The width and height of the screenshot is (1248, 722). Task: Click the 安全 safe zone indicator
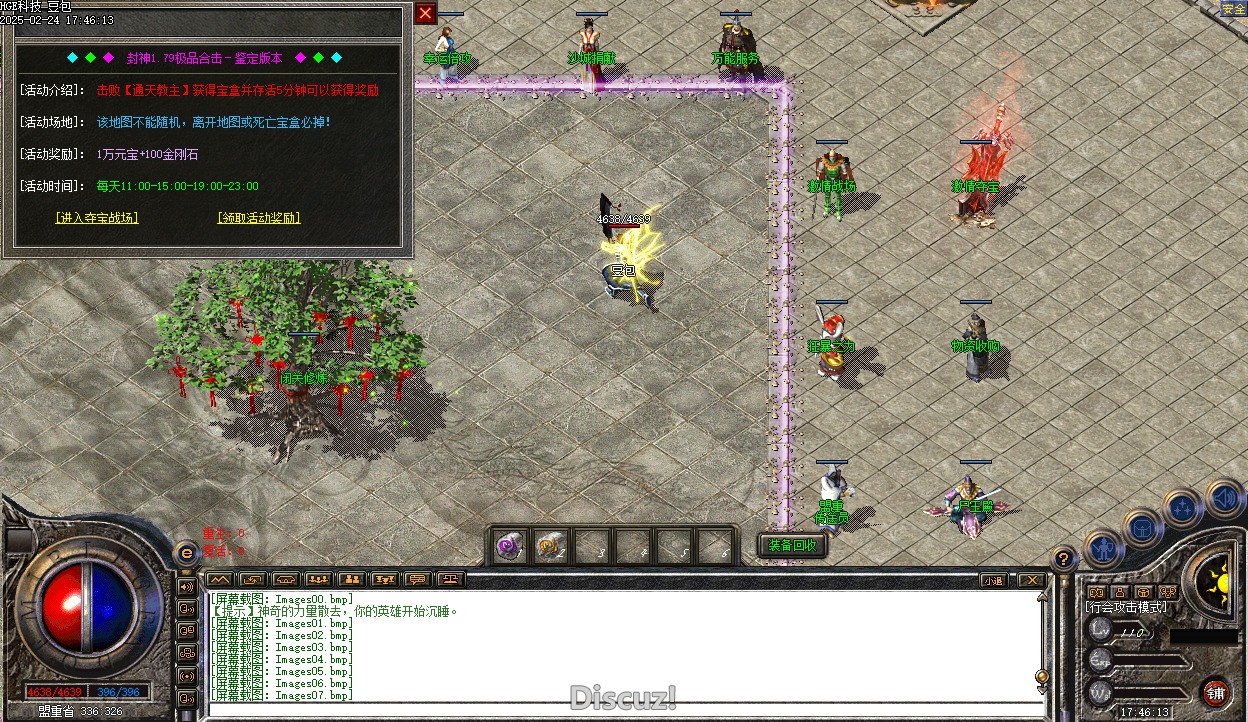(1233, 10)
